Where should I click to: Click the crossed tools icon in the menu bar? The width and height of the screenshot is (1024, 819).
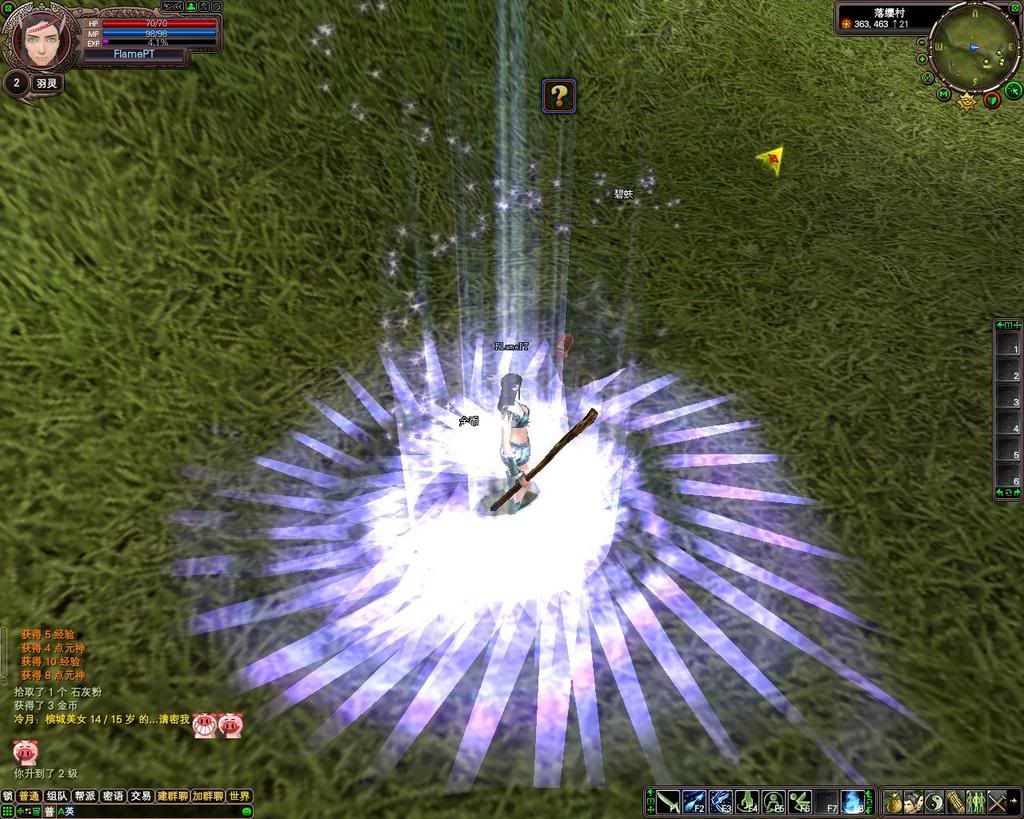(x=997, y=802)
